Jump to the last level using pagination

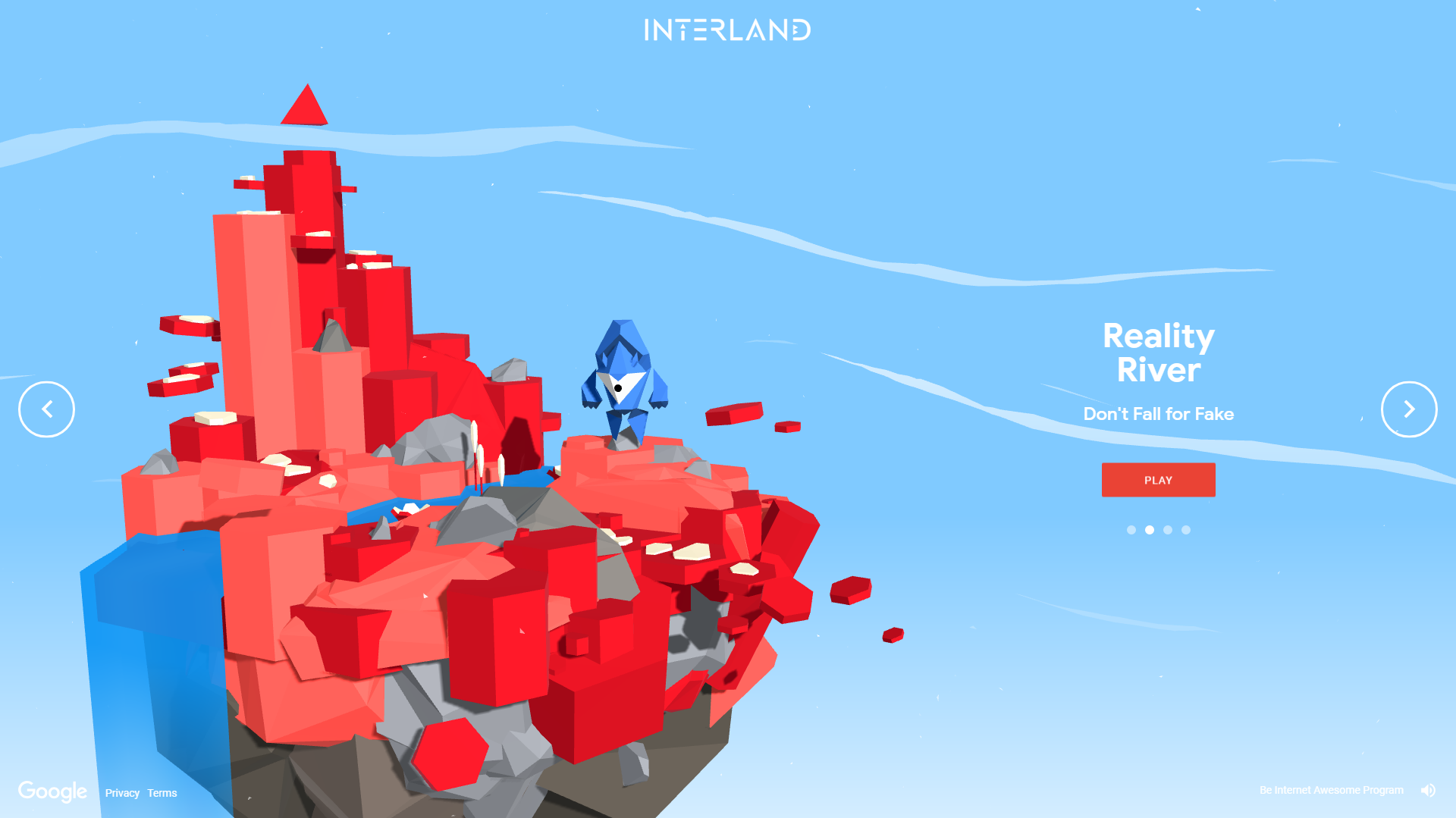coord(1186,530)
